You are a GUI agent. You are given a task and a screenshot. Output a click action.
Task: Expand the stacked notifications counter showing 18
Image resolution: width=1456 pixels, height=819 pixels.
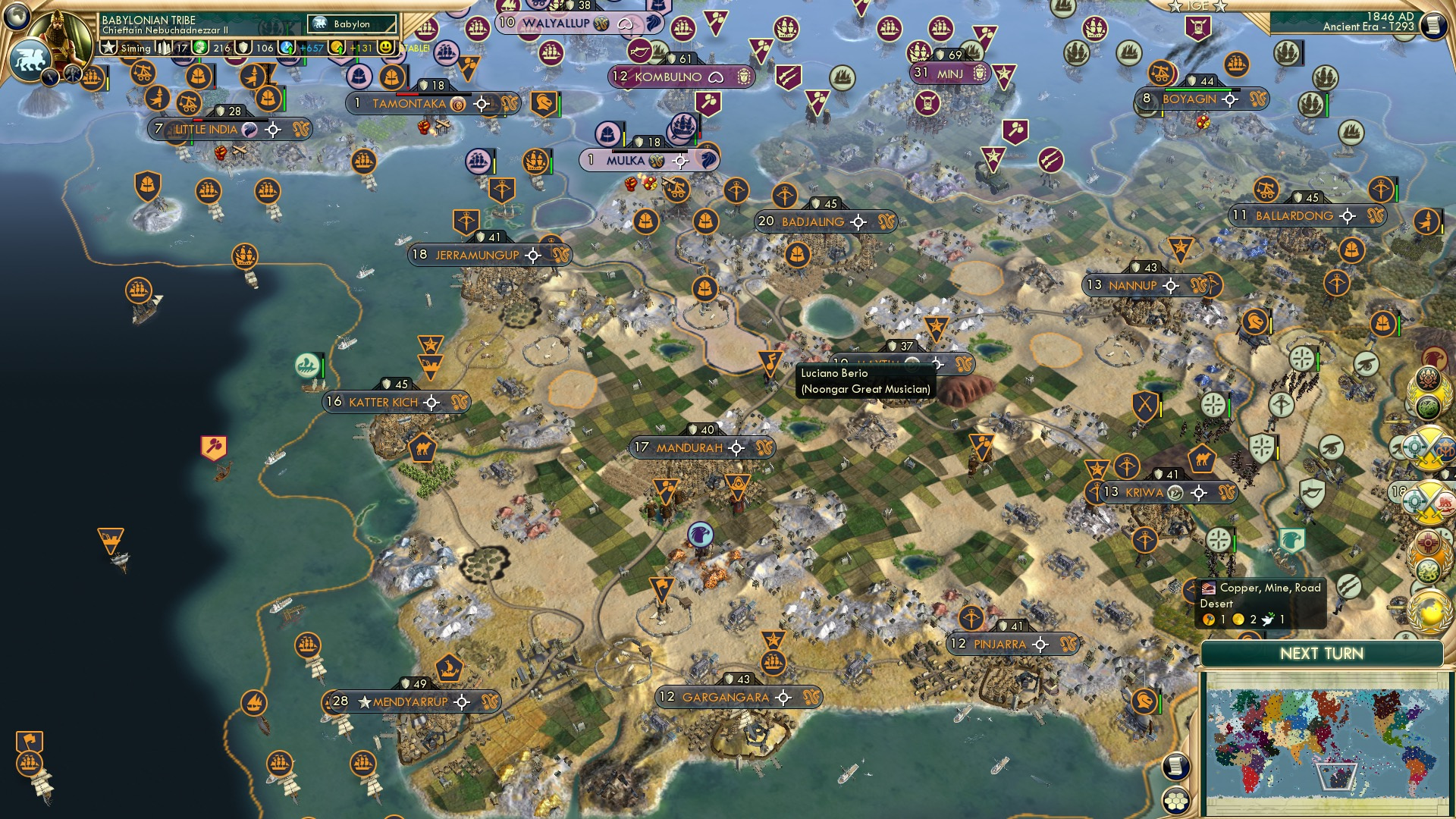(x=1401, y=489)
